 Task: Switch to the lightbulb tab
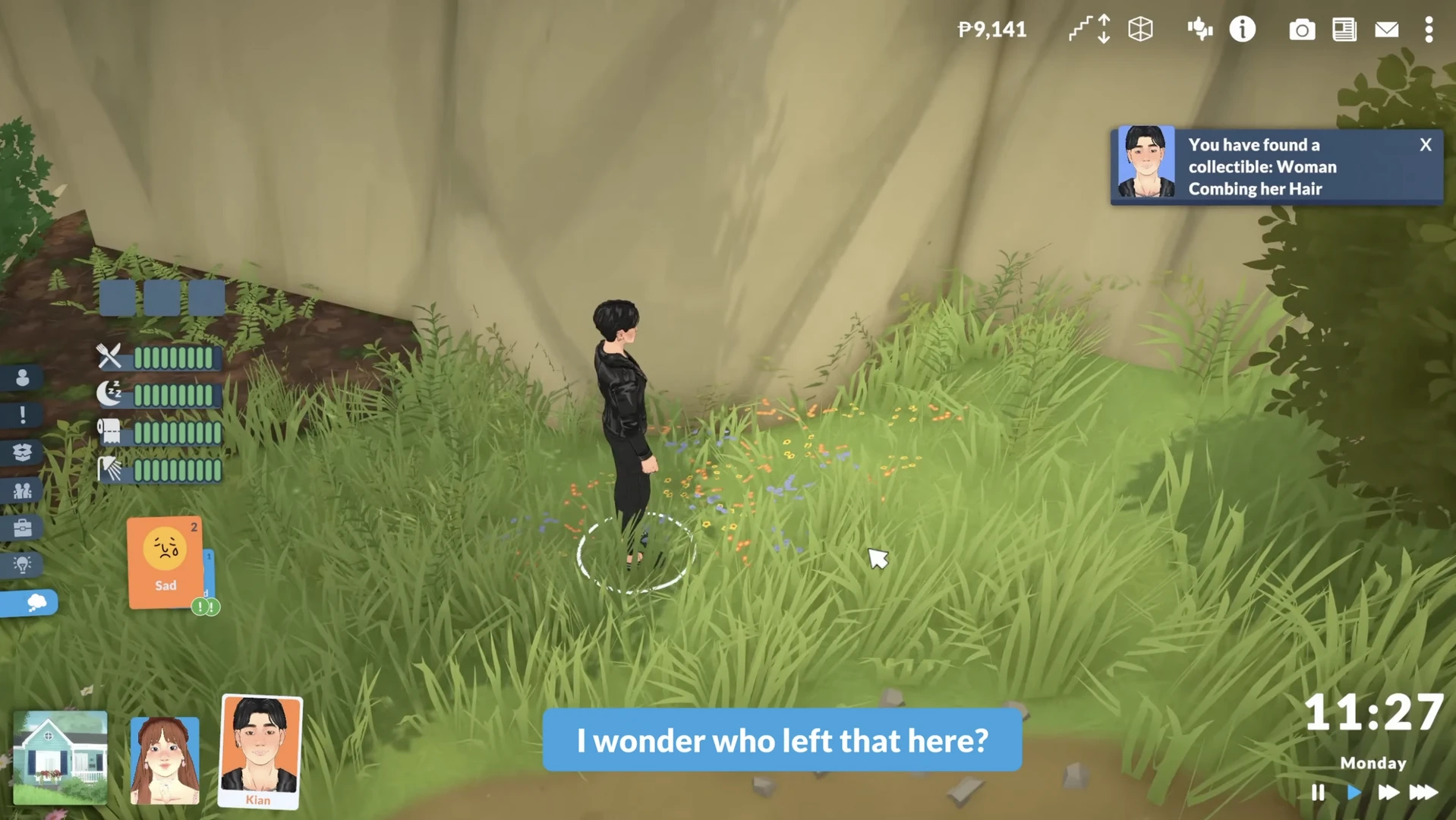(22, 565)
